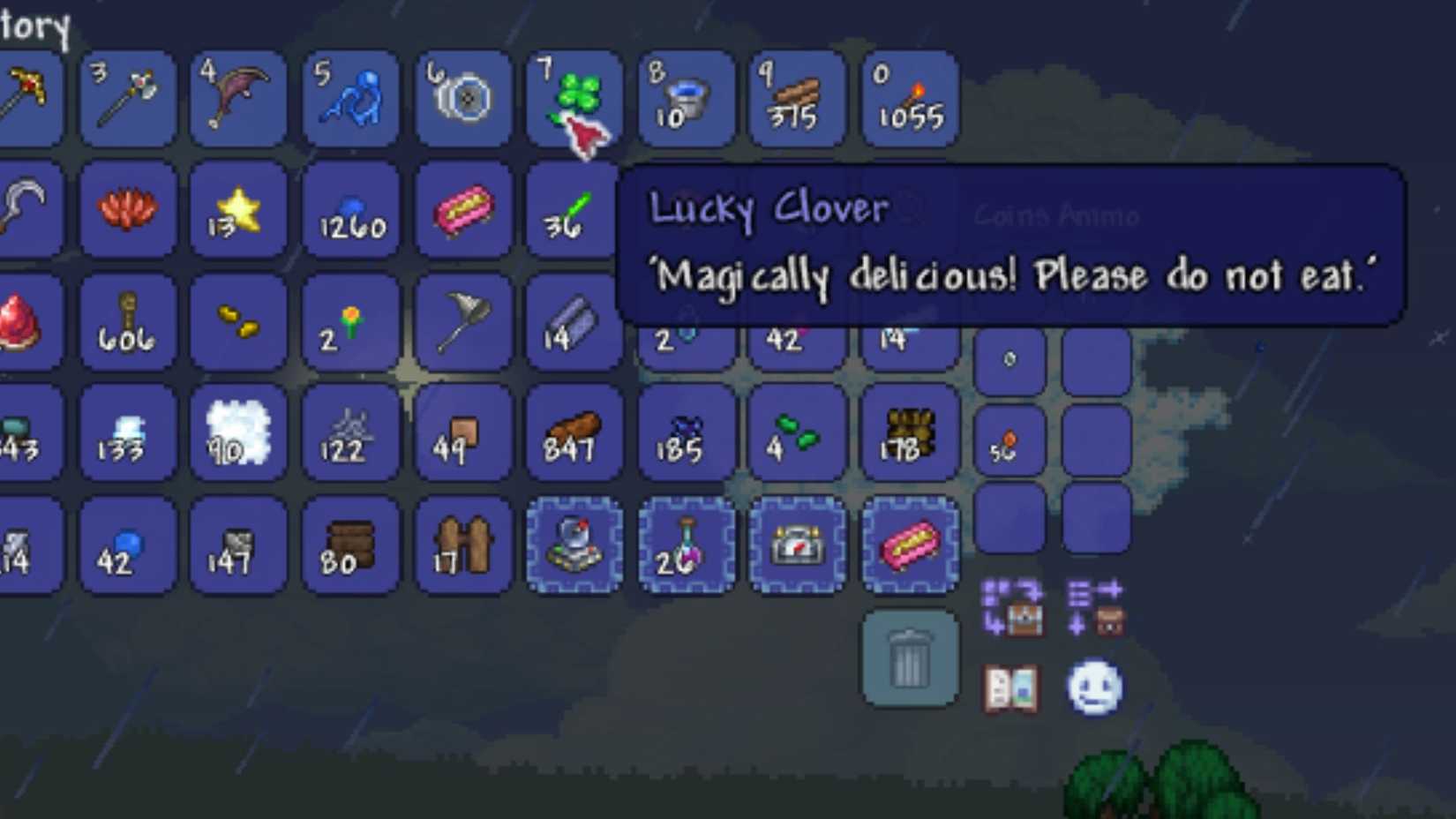Viewport: 1456px width, 819px height.
Task: Select the Lucky Clover in inventory
Action: coord(574,97)
